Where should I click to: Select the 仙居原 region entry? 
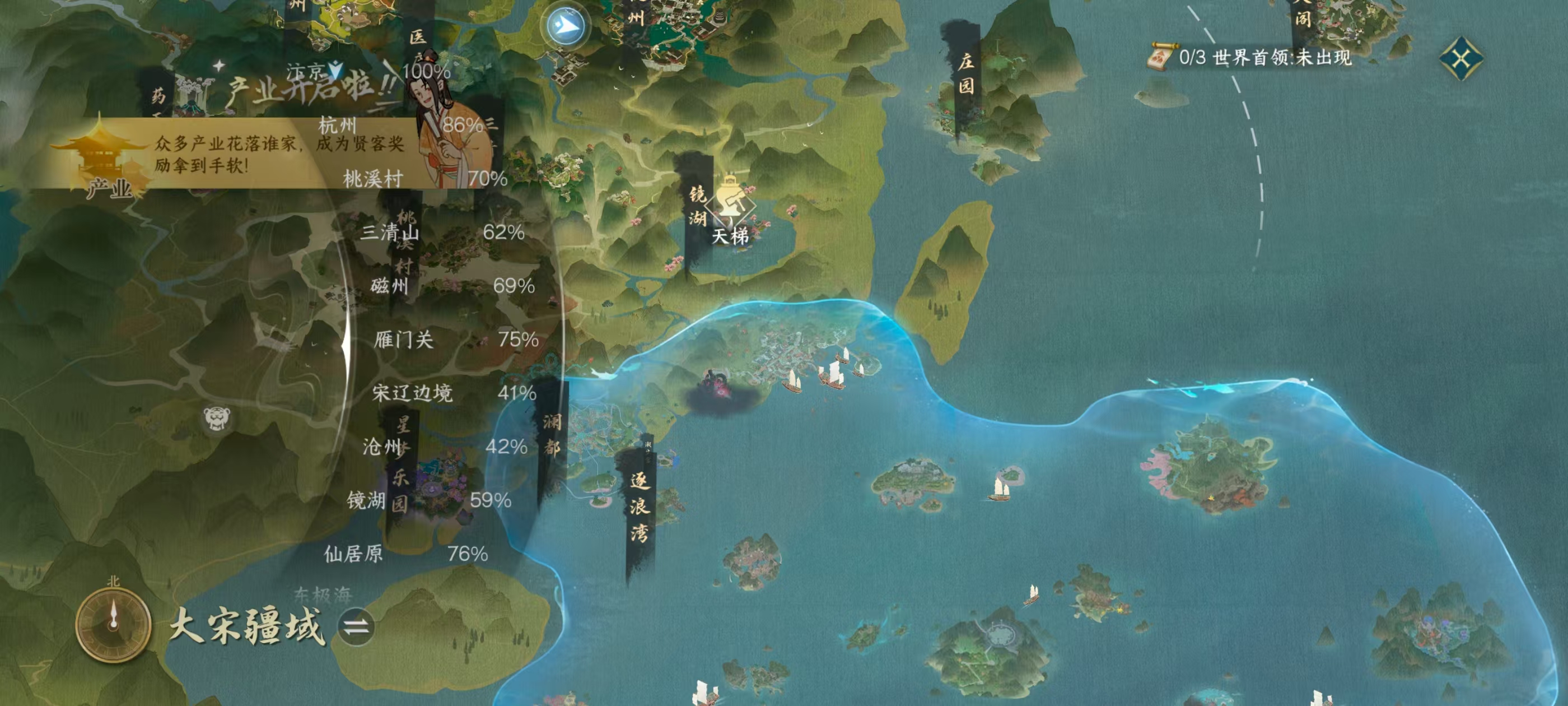pos(354,554)
